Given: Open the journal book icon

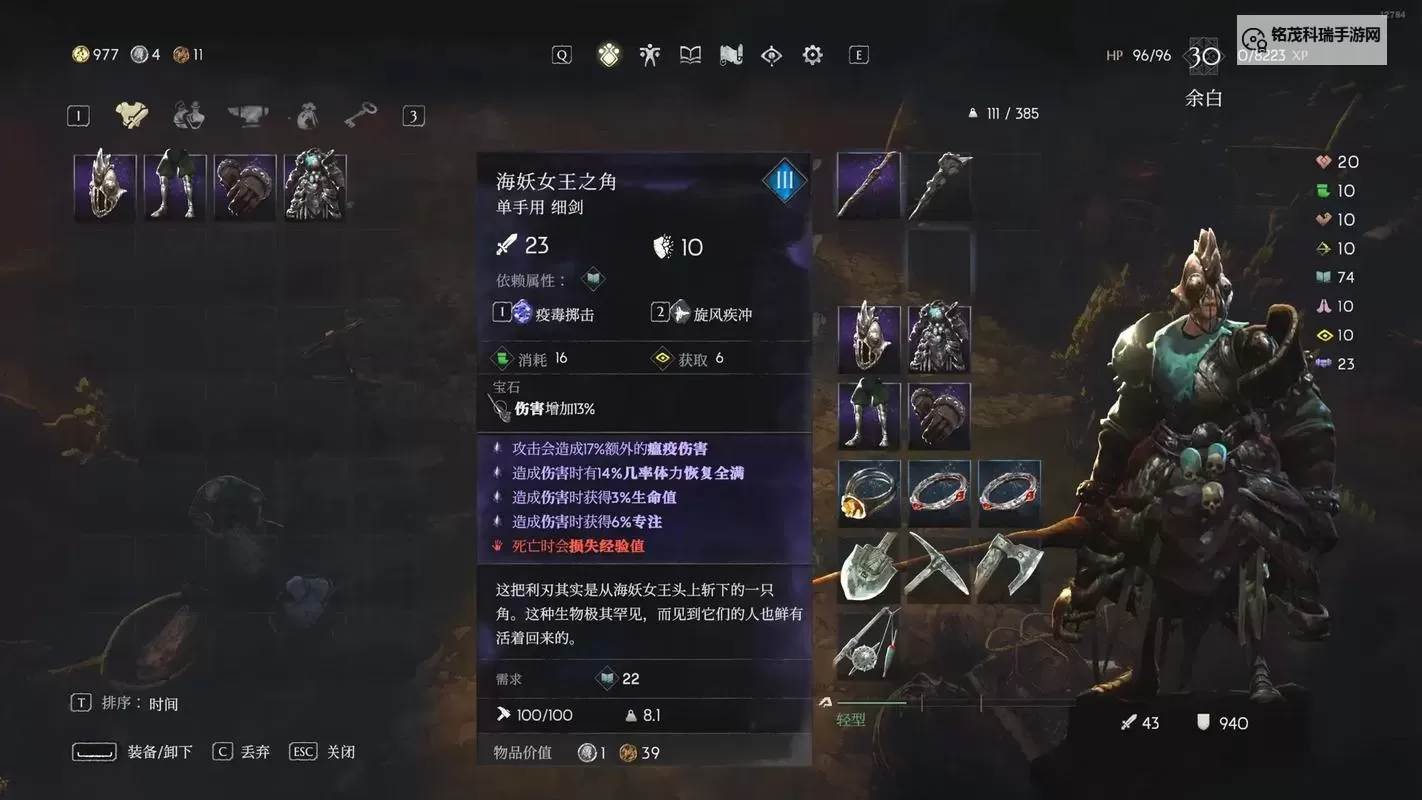Looking at the screenshot, I should click(x=690, y=55).
